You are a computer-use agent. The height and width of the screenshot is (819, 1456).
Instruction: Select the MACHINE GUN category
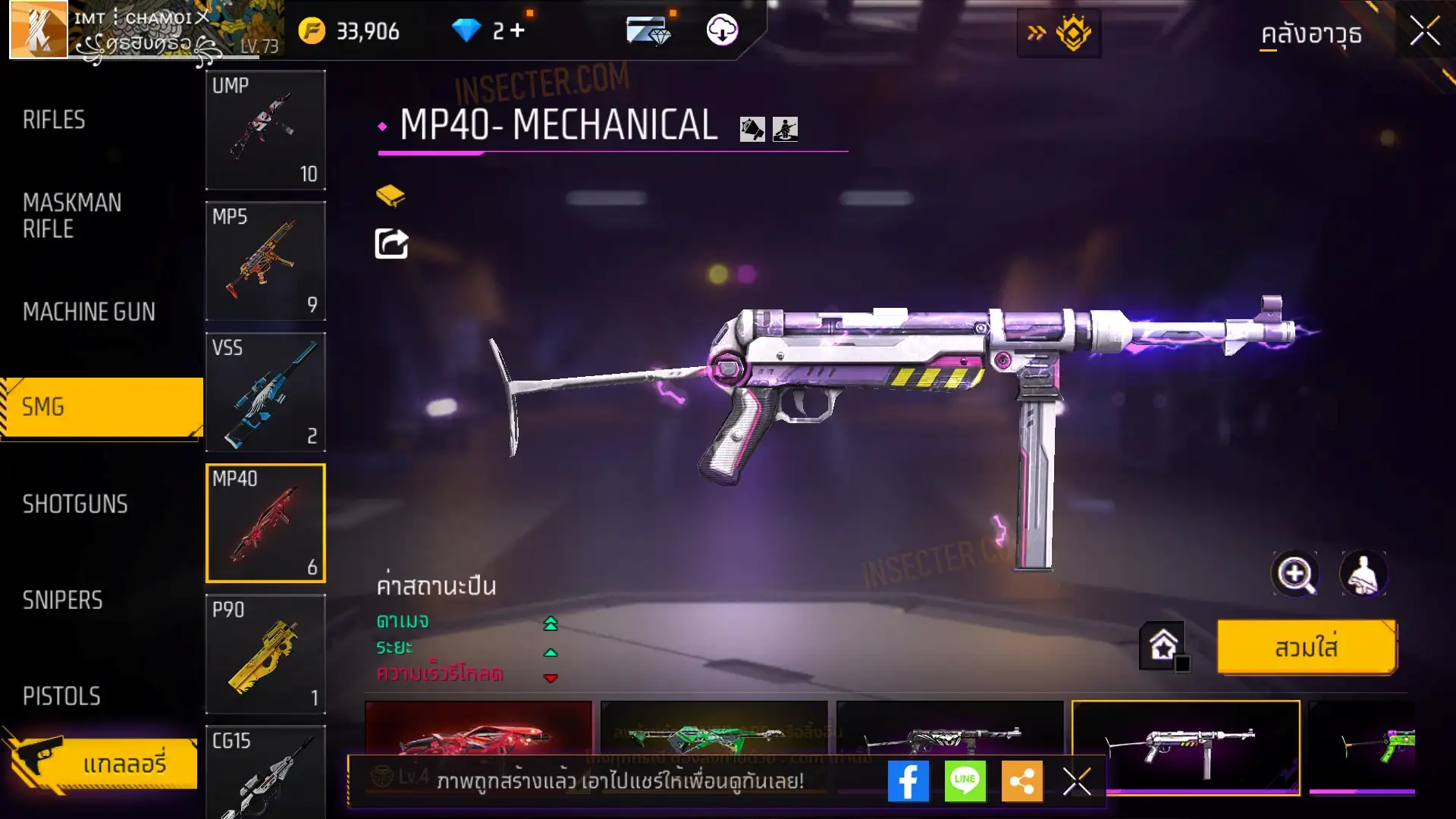(89, 312)
